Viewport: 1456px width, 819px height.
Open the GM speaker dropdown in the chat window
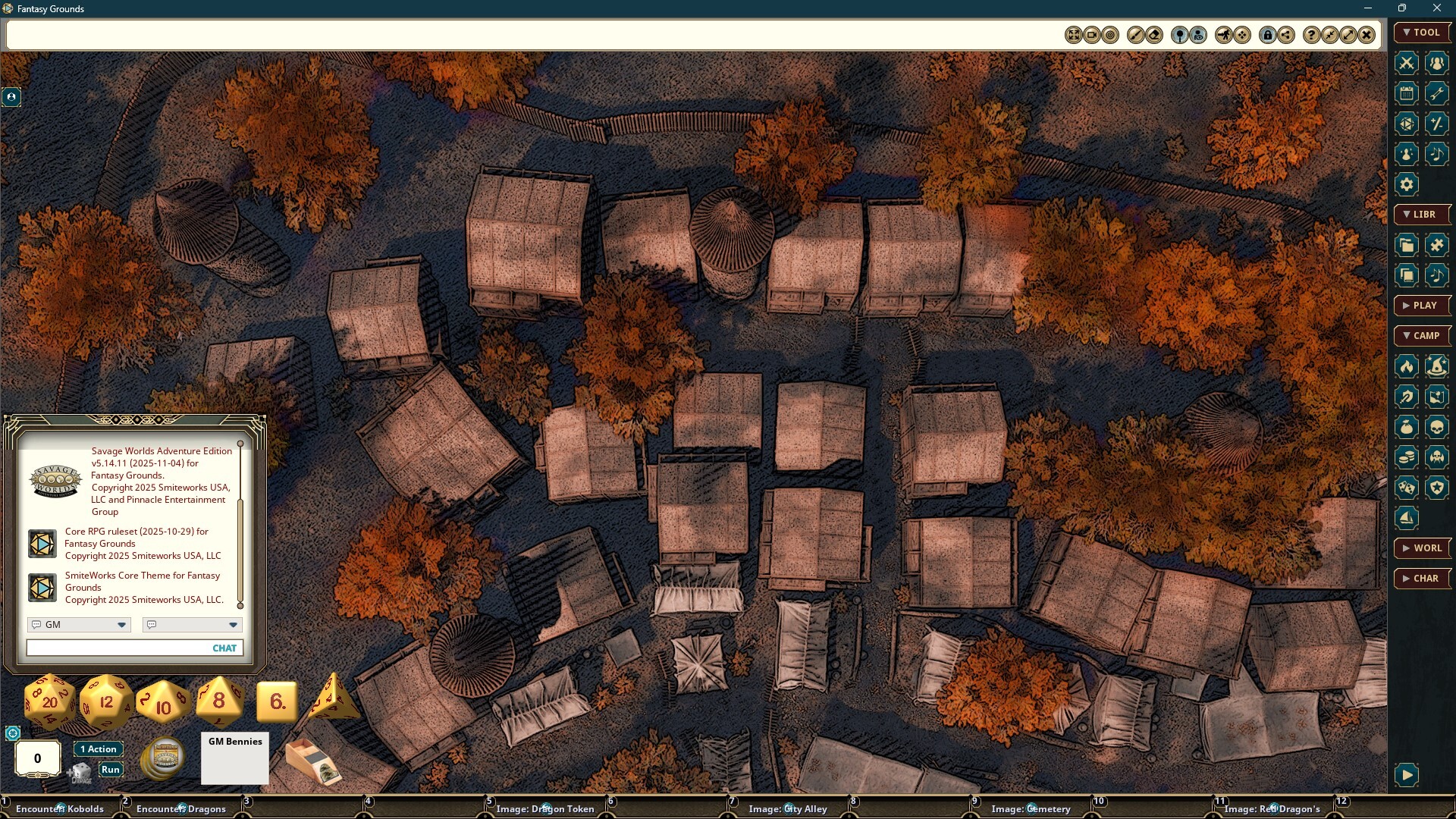point(78,624)
